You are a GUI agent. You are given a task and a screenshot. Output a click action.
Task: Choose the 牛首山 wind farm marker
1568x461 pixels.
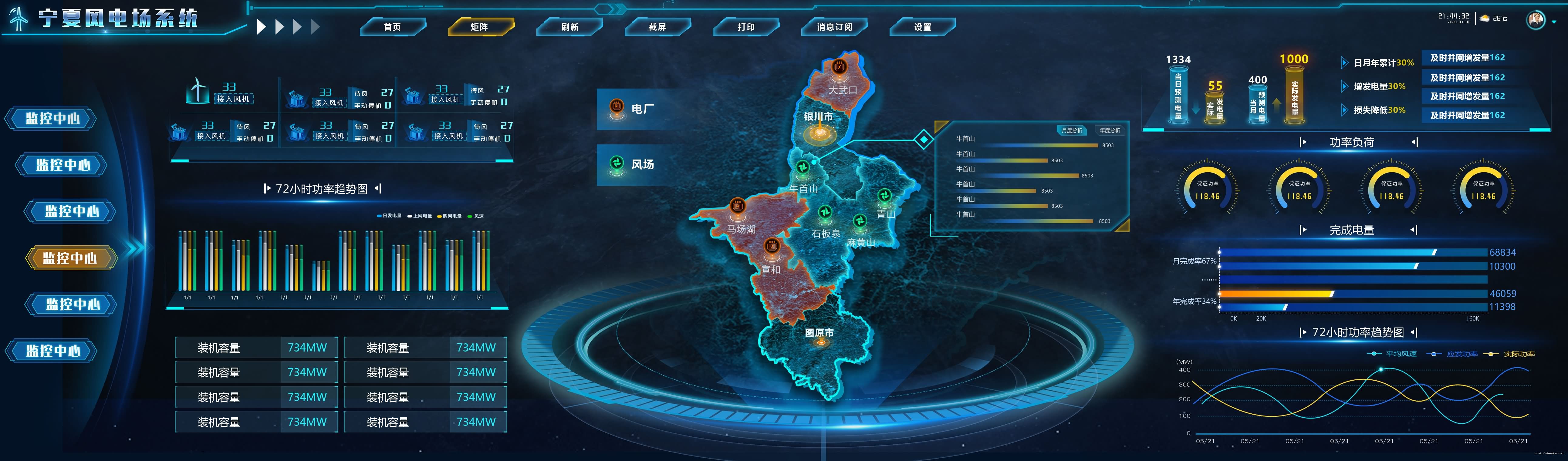click(803, 167)
